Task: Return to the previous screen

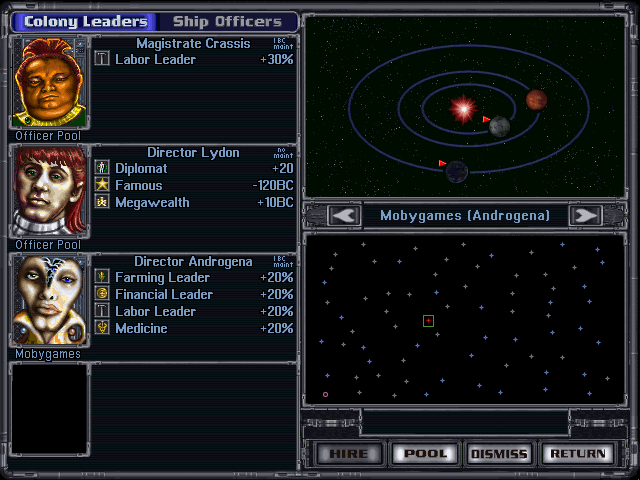Action: point(577,453)
